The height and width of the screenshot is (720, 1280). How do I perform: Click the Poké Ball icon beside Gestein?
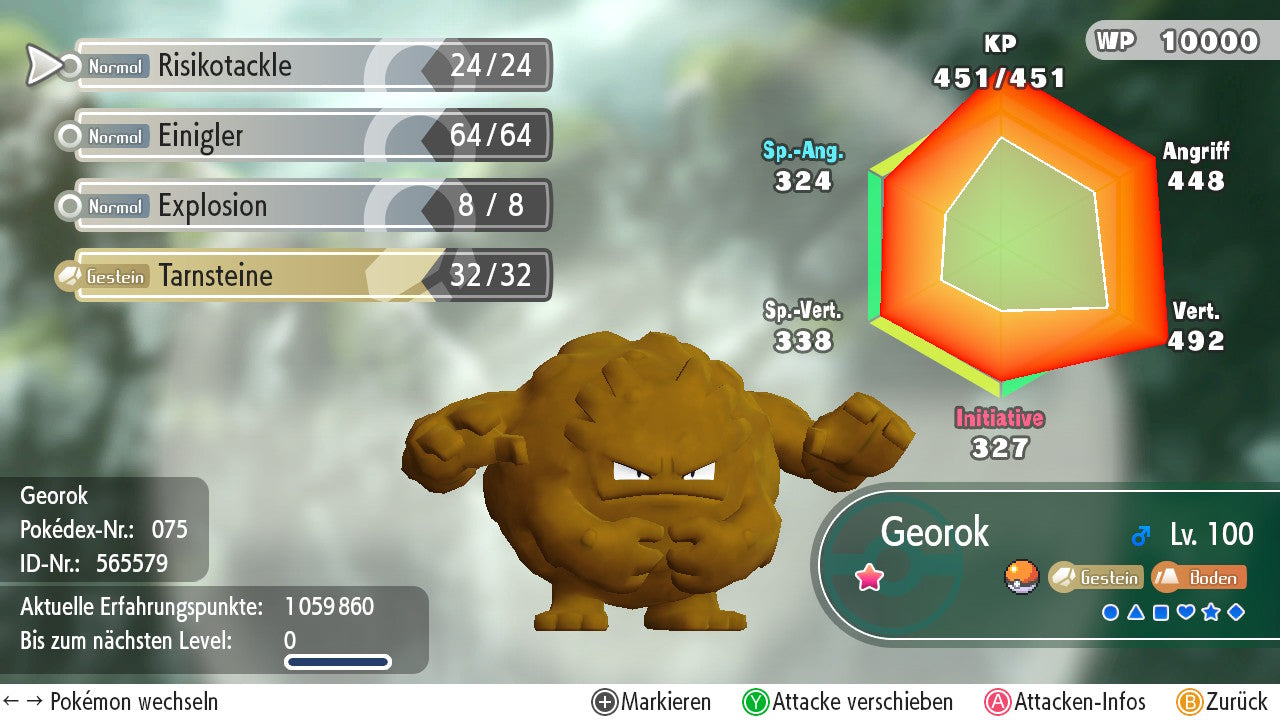pyautogui.click(x=1022, y=577)
